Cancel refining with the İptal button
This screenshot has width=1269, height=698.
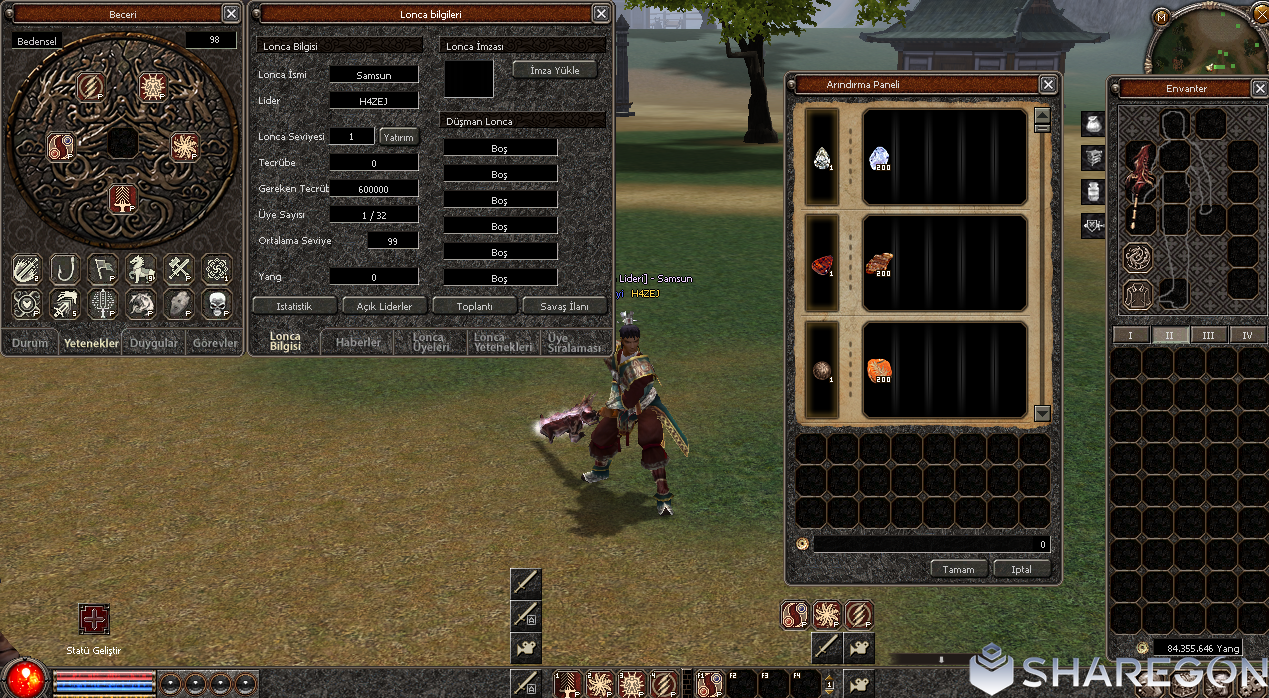tap(1021, 569)
